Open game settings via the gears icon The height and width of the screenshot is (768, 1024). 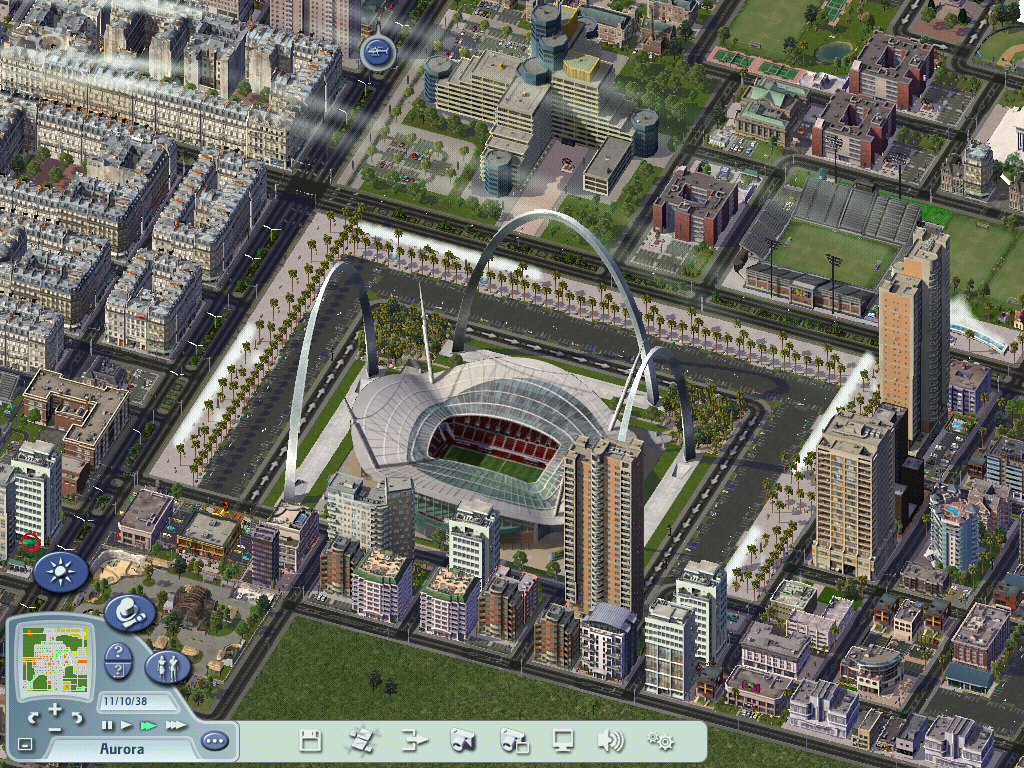(660, 741)
